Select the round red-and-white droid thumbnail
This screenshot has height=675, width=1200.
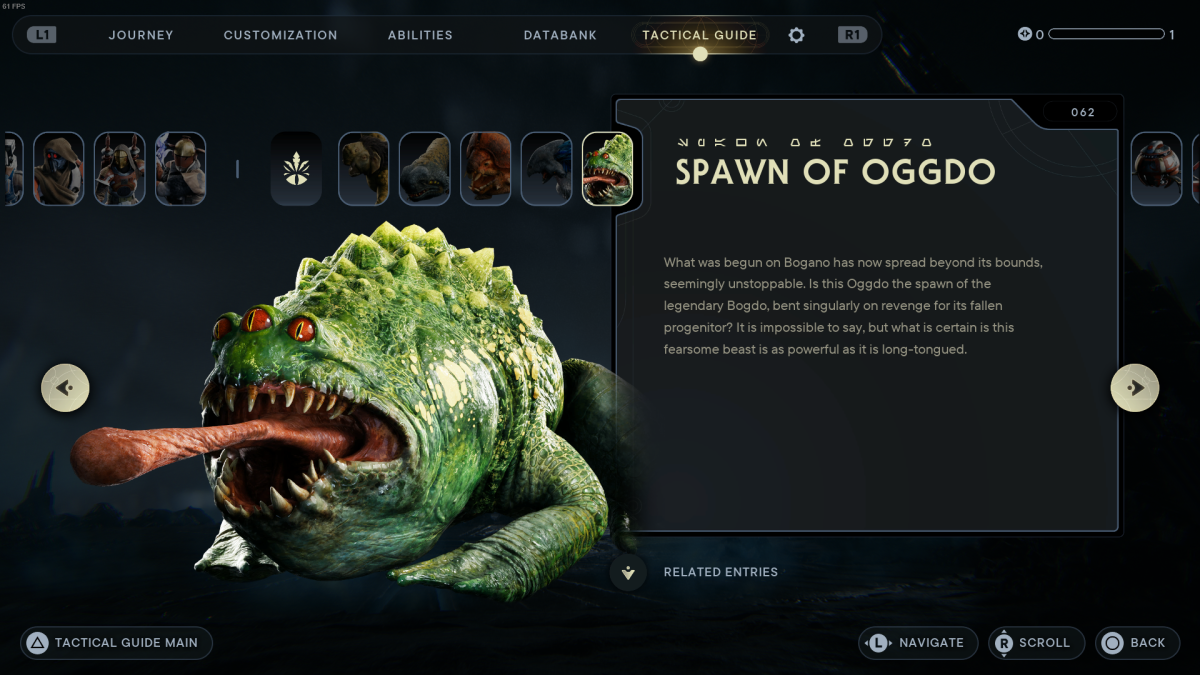(1156, 169)
